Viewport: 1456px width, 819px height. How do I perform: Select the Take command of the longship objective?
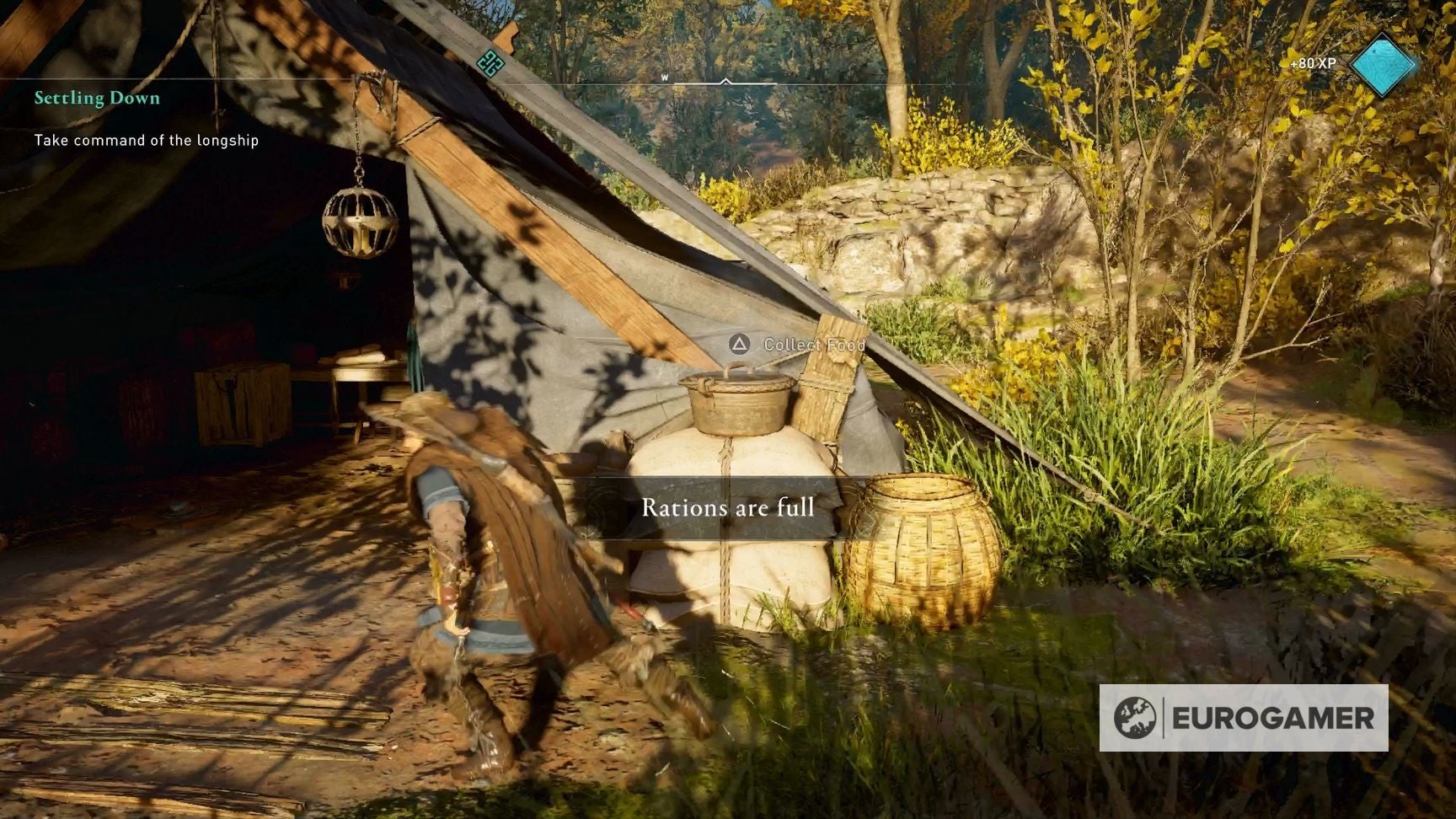(x=145, y=141)
